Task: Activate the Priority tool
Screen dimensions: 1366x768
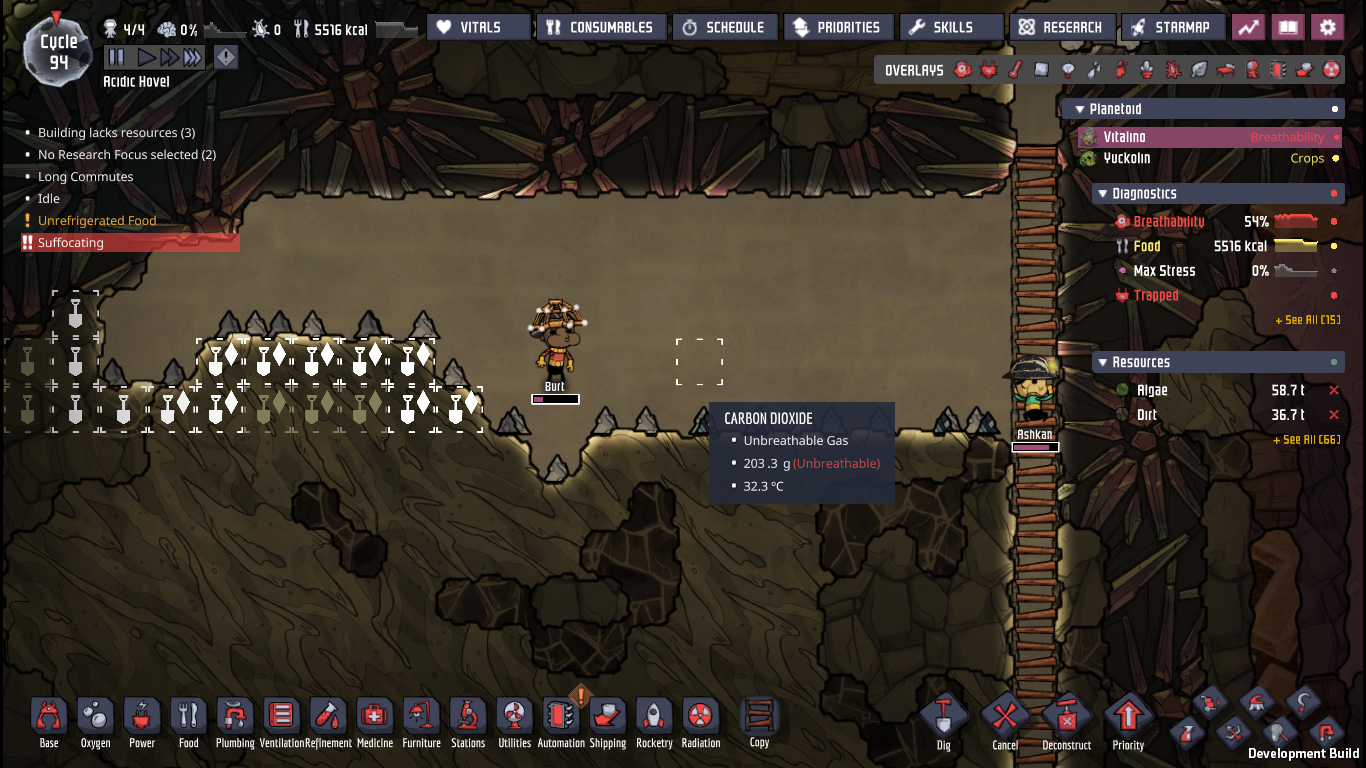Action: pyautogui.click(x=1128, y=719)
